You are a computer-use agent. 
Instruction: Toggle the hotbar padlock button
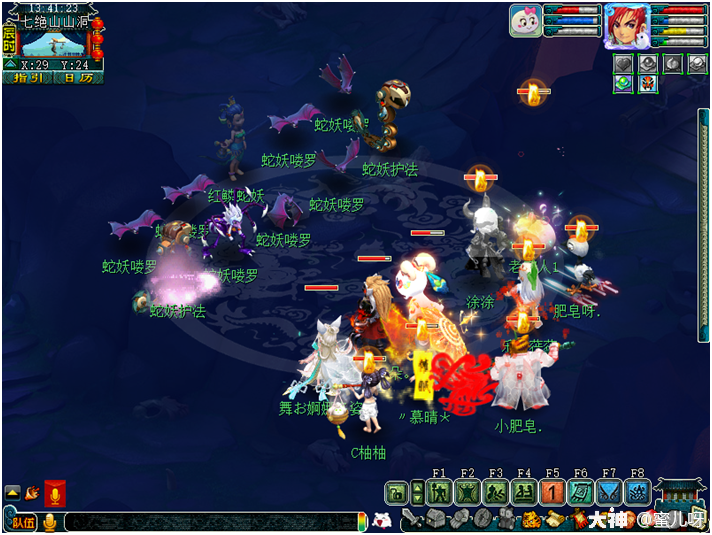point(396,492)
